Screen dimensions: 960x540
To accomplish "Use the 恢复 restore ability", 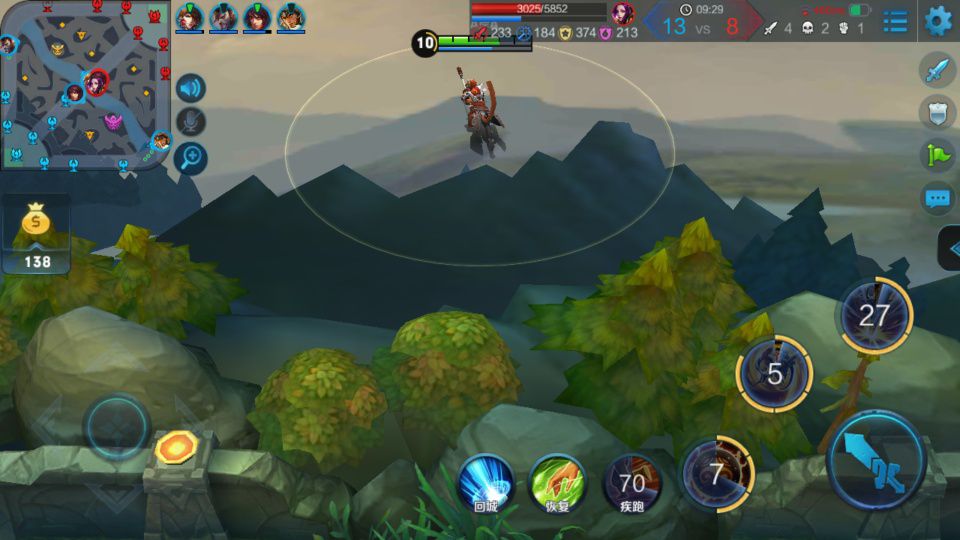I will 557,482.
